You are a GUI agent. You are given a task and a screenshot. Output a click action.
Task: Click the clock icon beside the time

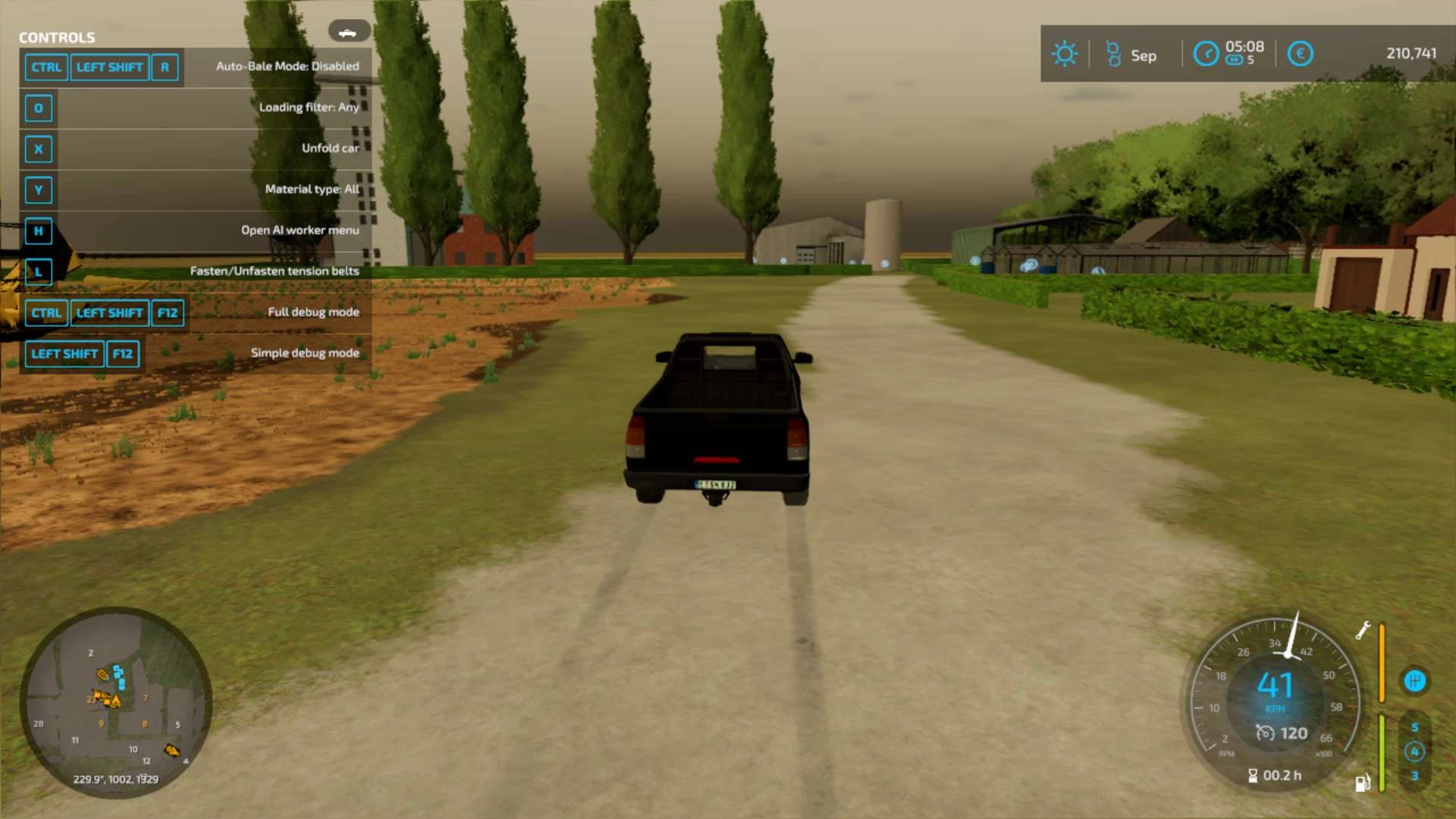[1206, 54]
